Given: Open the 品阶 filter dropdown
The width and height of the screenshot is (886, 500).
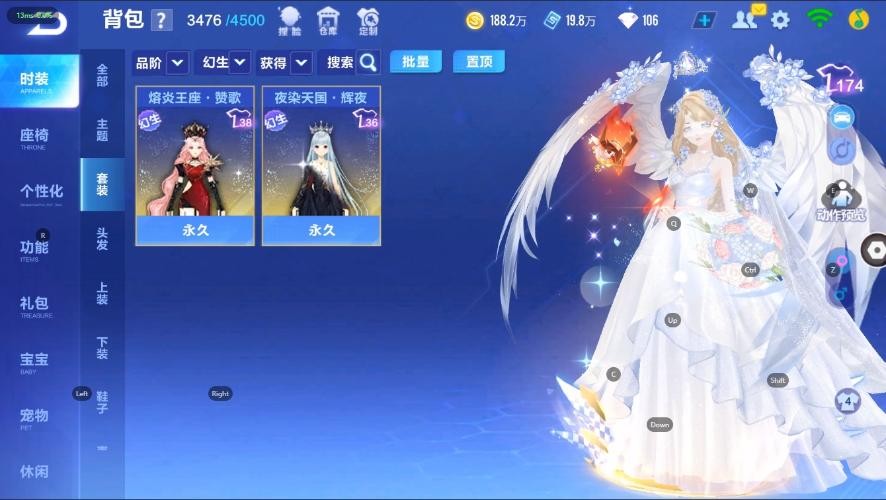Looking at the screenshot, I should tap(160, 62).
